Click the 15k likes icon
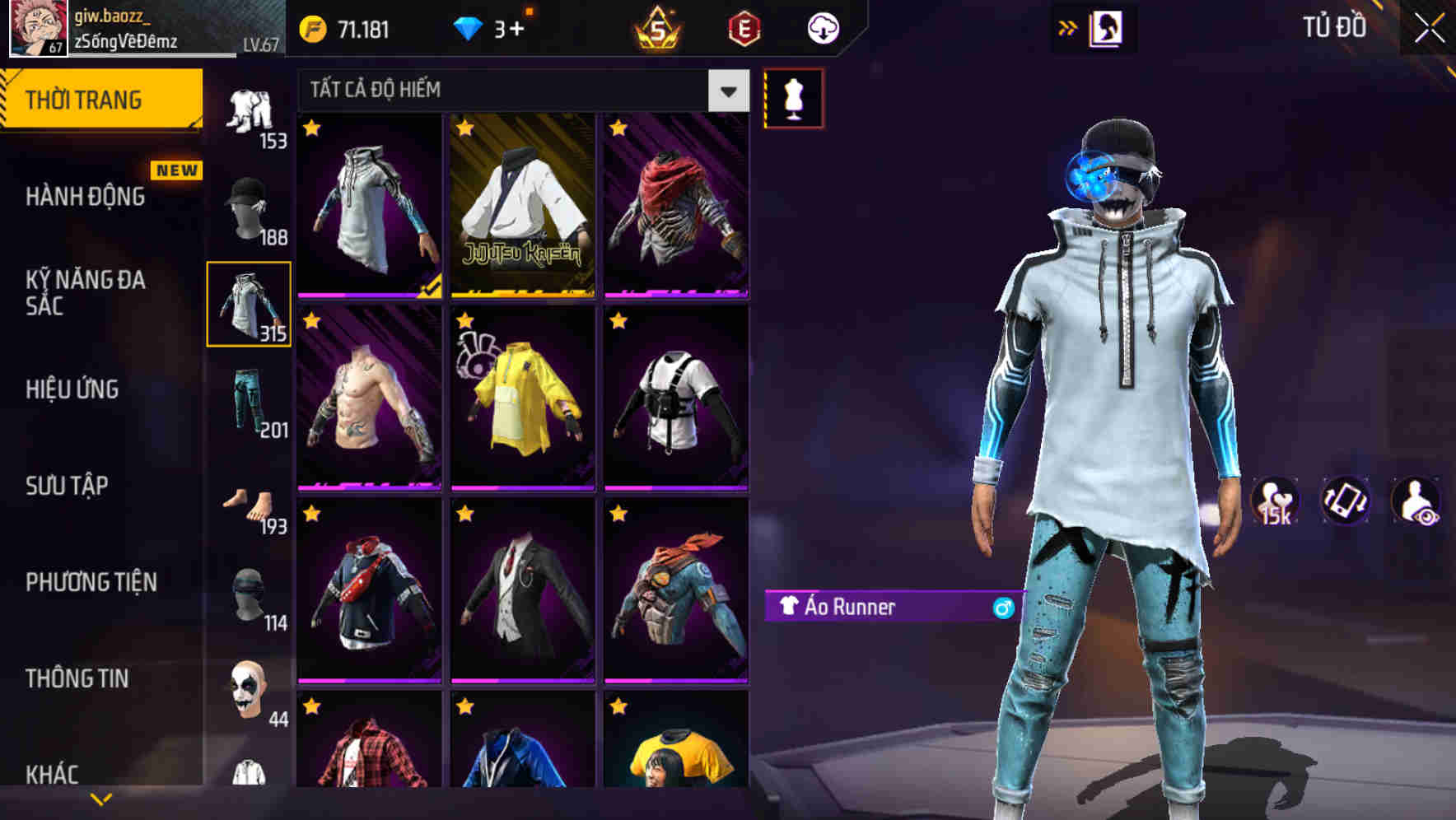The width and height of the screenshot is (1456, 820). coord(1276,502)
